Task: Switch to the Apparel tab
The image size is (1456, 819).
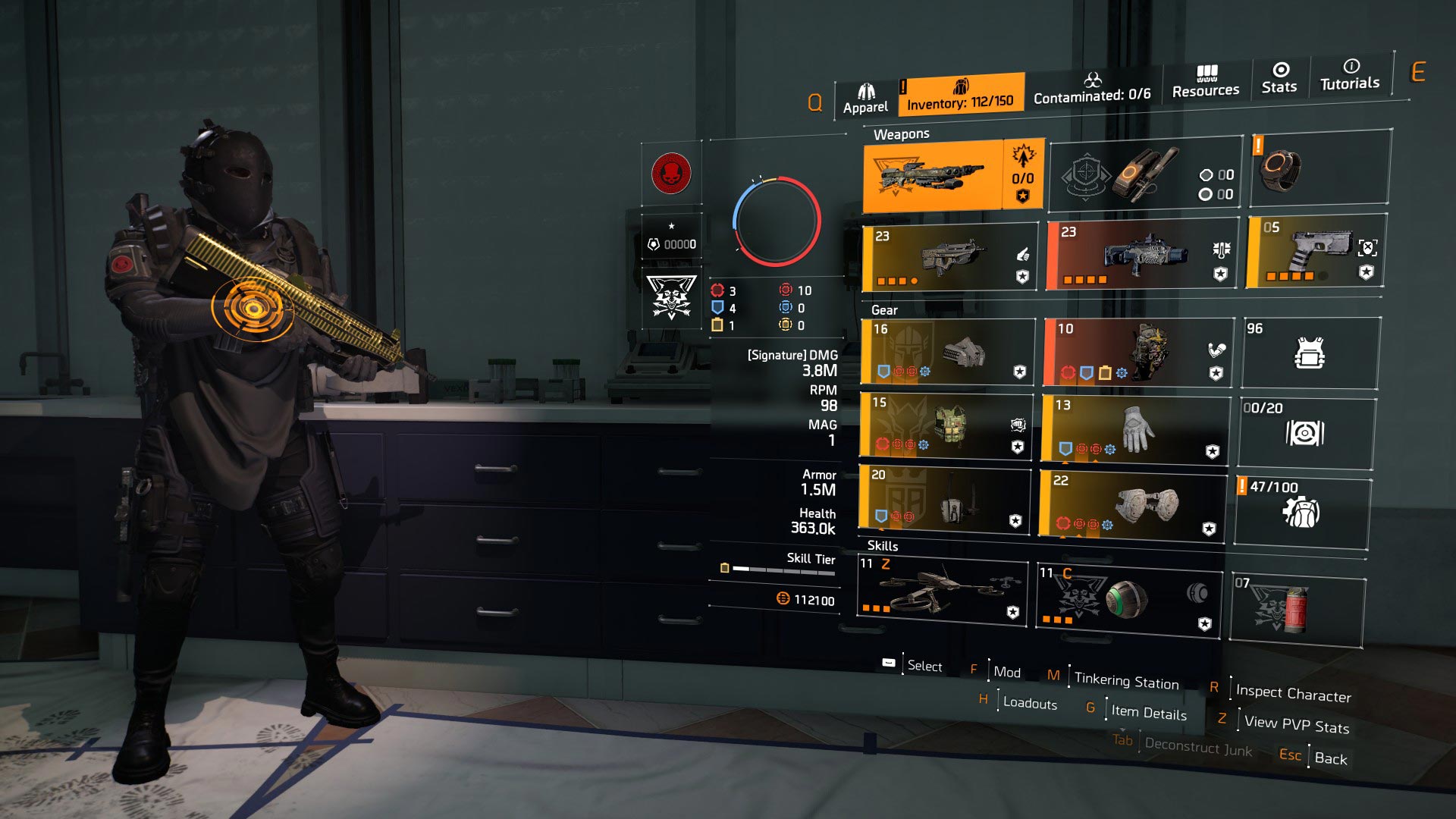Action: [x=865, y=99]
